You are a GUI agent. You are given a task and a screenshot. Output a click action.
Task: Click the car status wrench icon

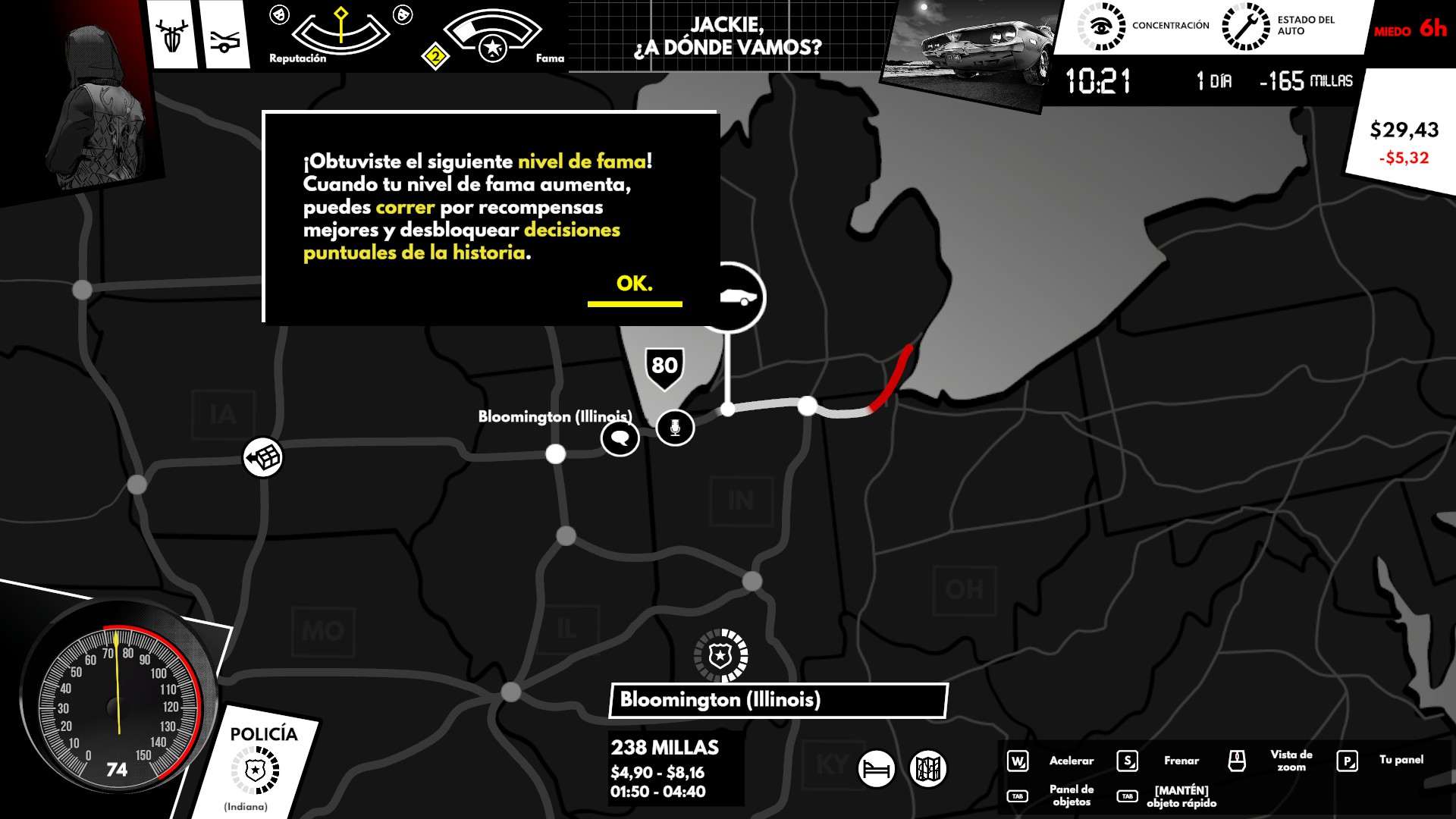[x=1245, y=27]
